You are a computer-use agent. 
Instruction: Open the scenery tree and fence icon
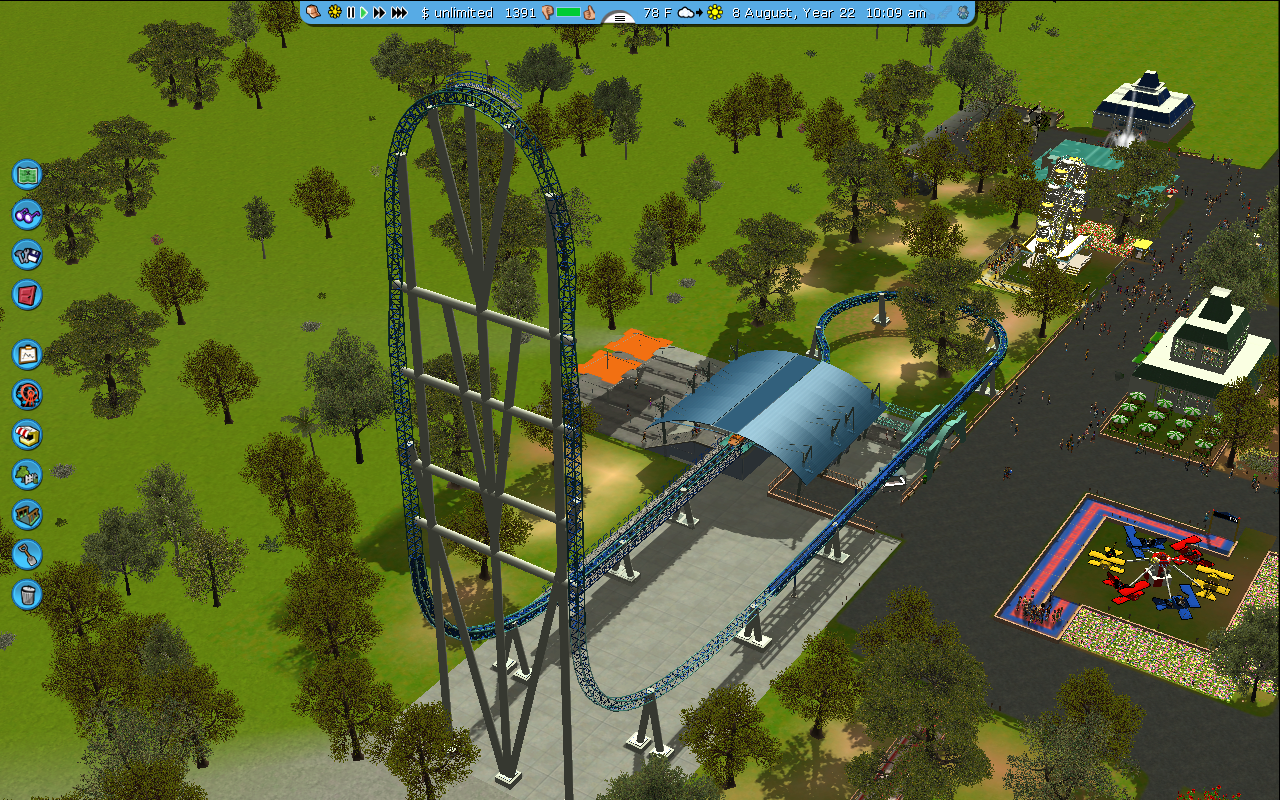[27, 474]
